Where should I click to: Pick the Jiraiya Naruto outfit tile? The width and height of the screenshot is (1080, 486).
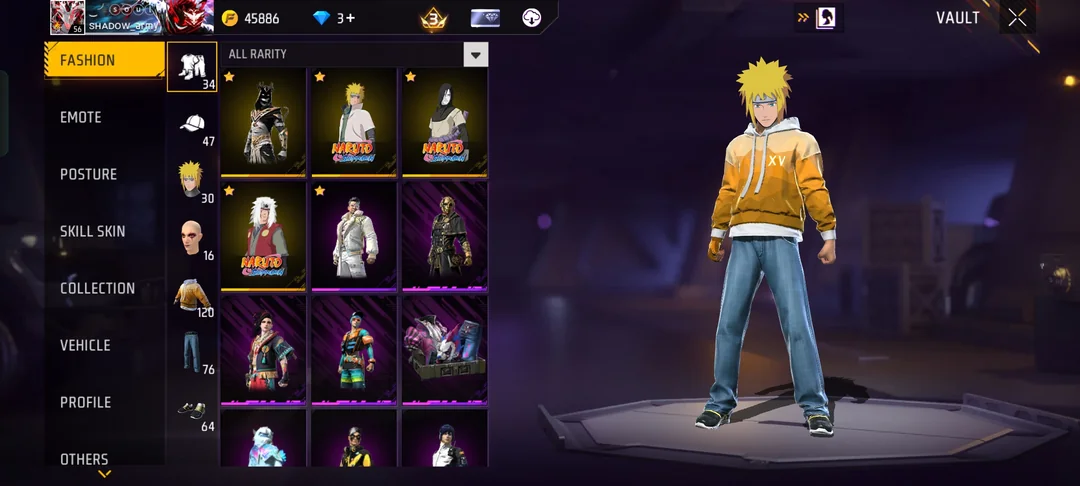tap(263, 236)
